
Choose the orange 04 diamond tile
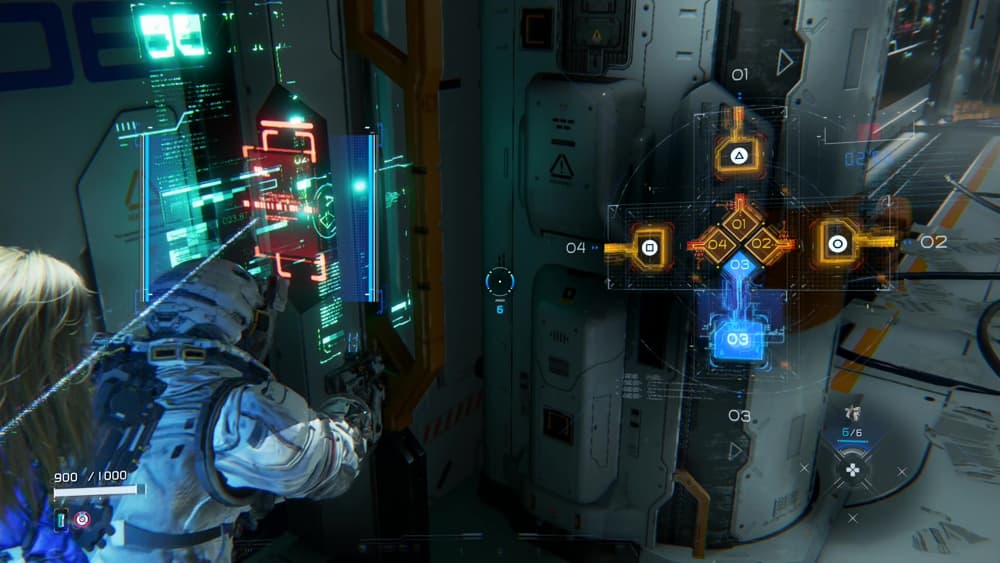[x=718, y=244]
